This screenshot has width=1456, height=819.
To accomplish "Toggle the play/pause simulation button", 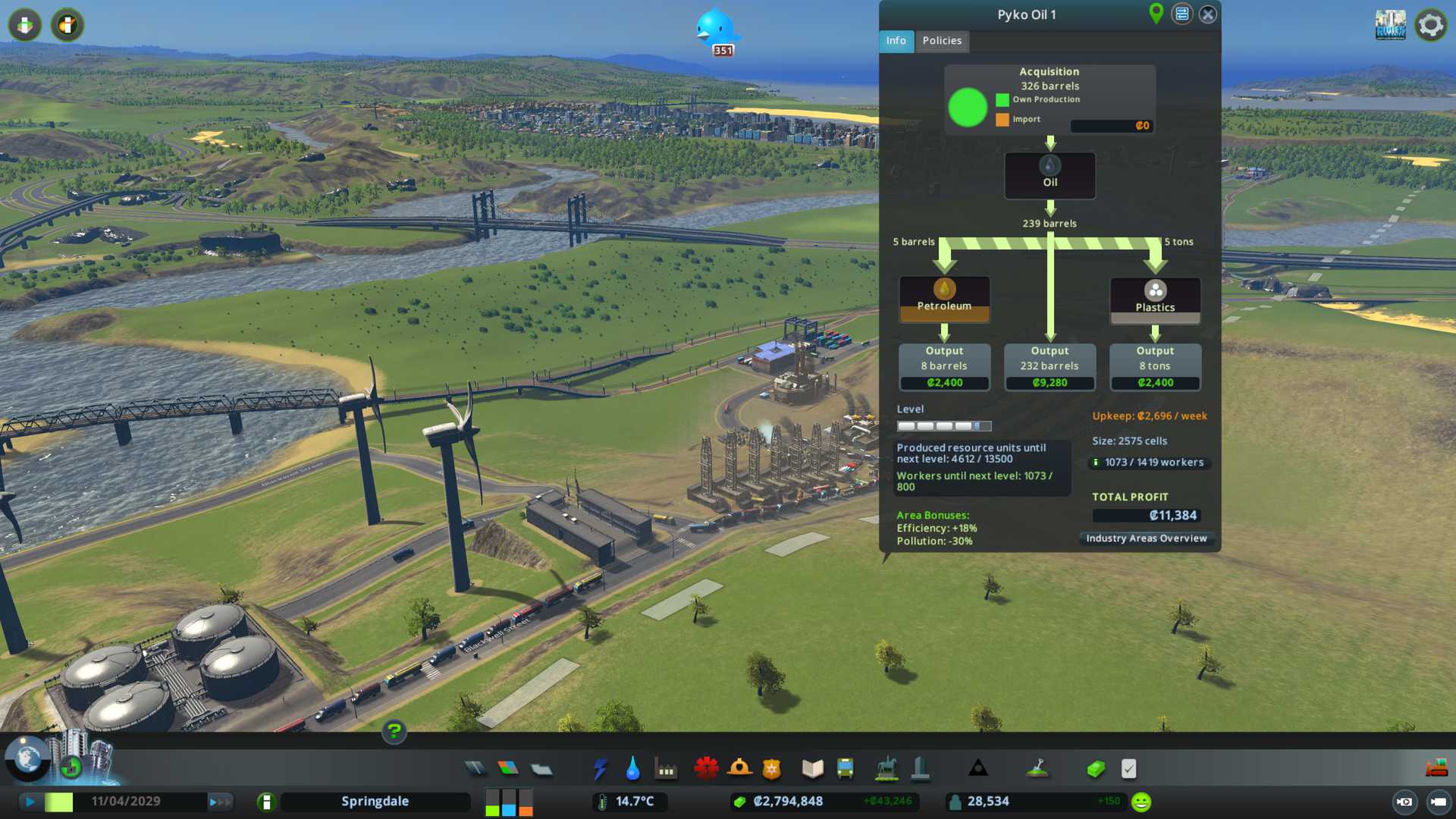I will 30,802.
